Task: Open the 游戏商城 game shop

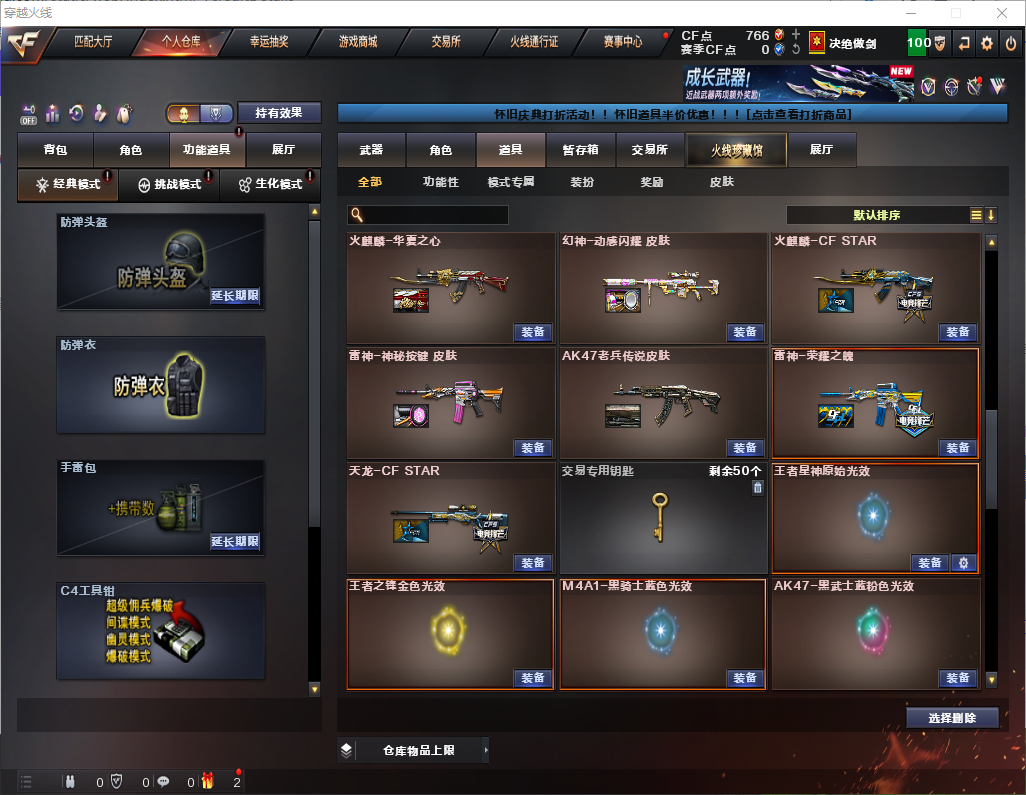Action: click(x=357, y=42)
